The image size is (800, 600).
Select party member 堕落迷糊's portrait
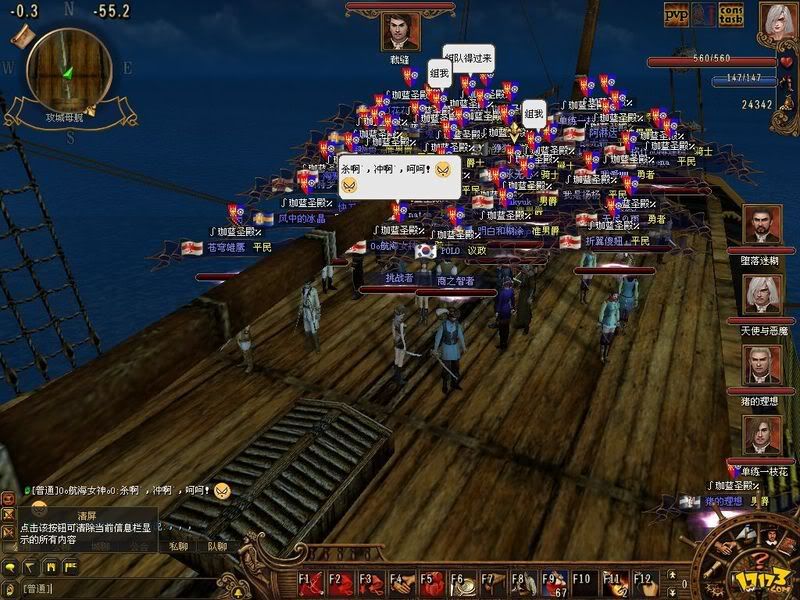point(762,225)
